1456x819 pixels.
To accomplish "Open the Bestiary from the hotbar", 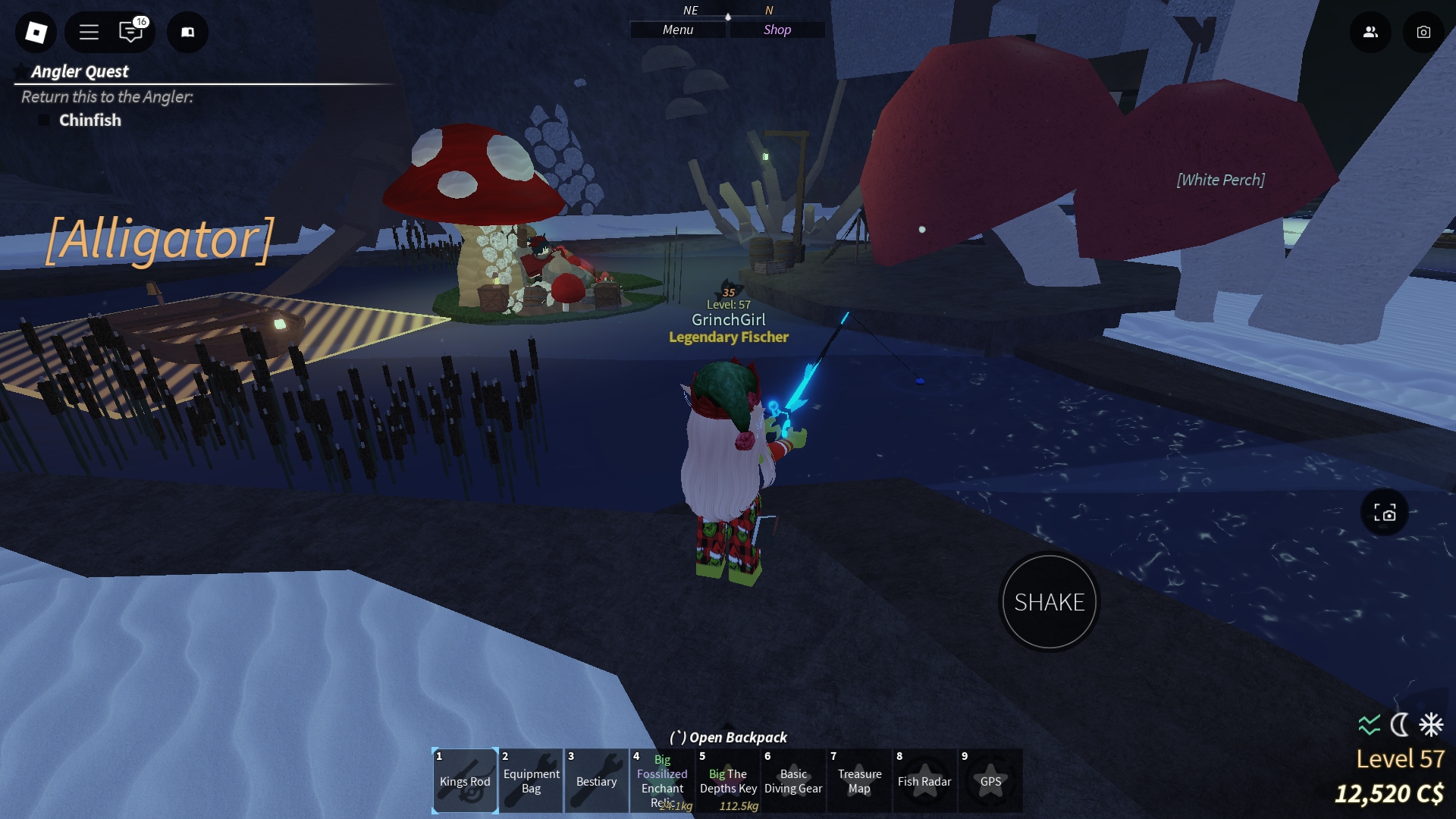I will [x=596, y=780].
